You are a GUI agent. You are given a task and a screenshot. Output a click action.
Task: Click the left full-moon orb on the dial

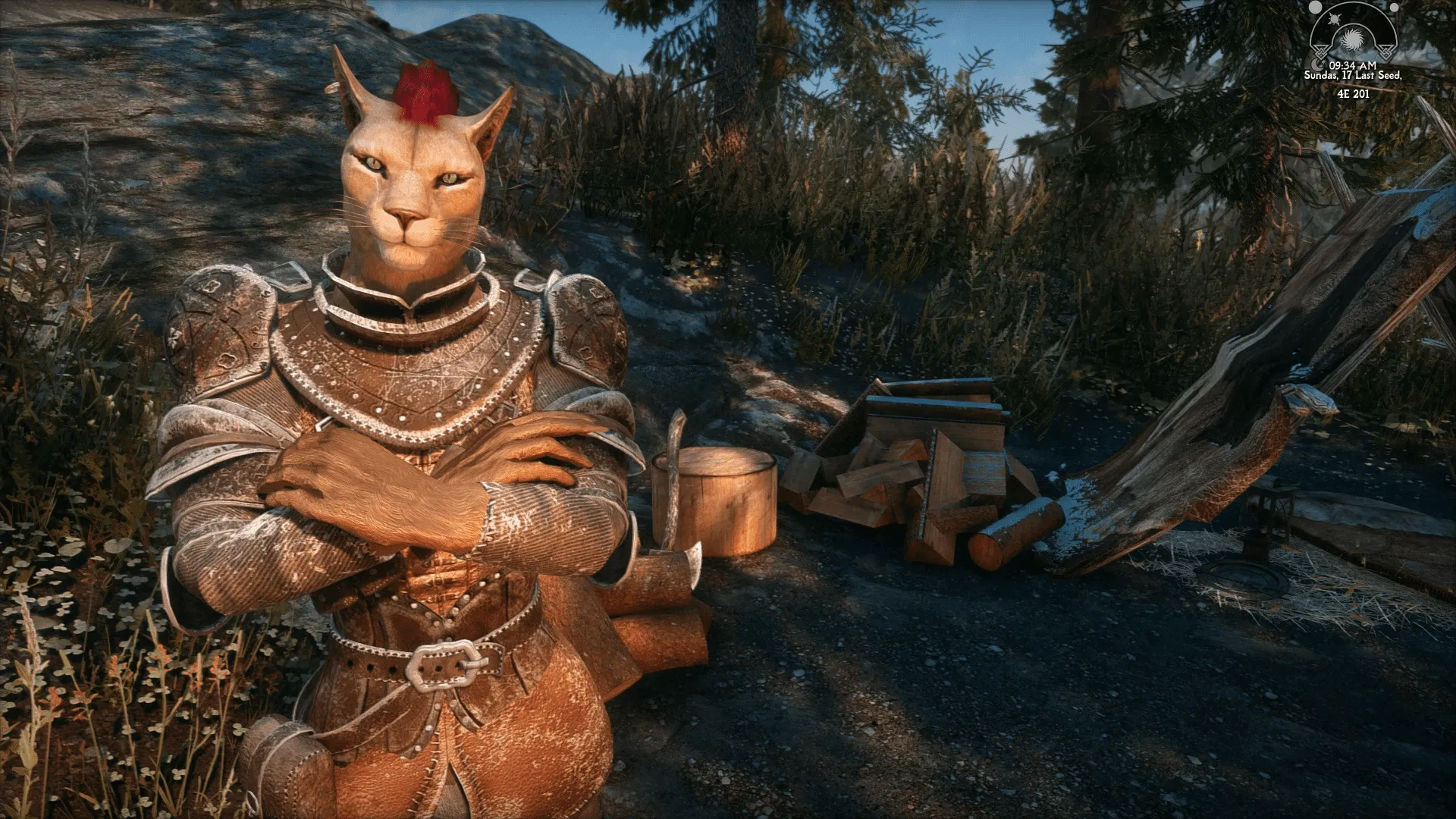[1315, 7]
